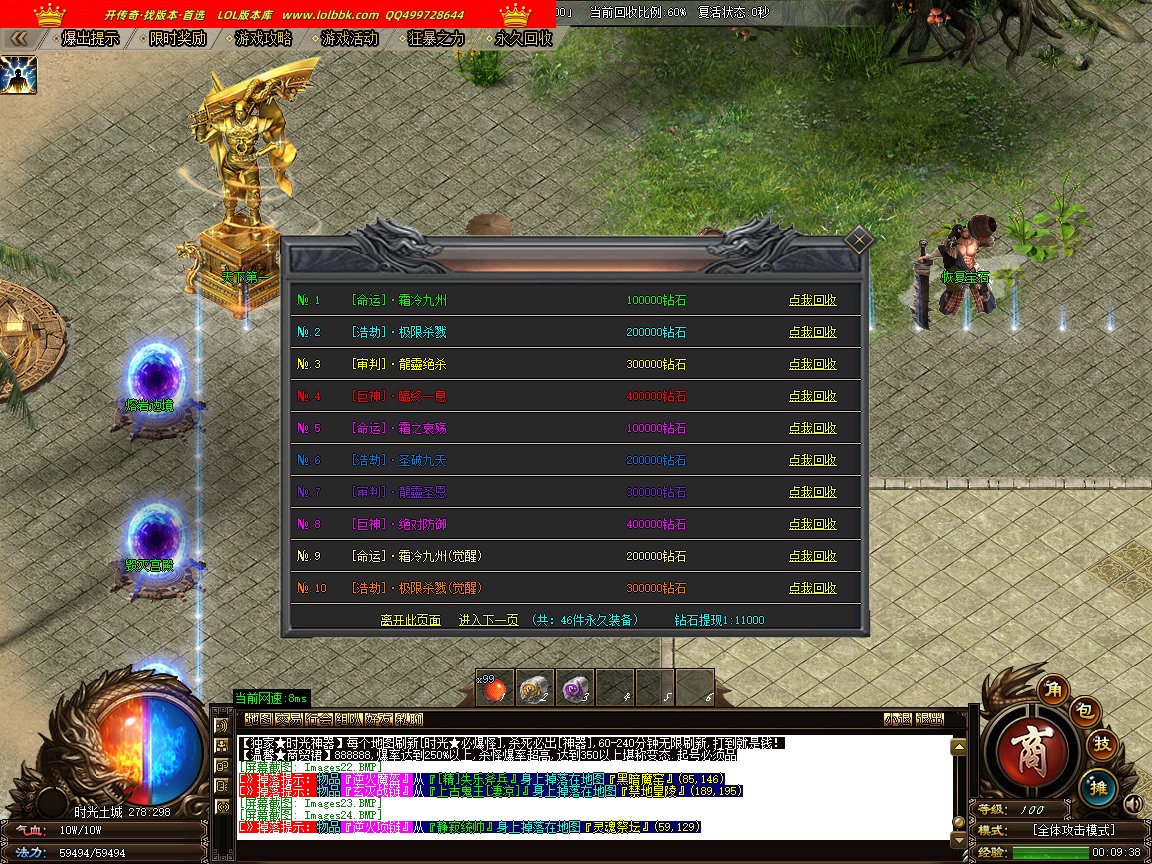The width and height of the screenshot is (1152, 864).
Task: Recycle item No.8 绝对防御
Action: (x=812, y=524)
